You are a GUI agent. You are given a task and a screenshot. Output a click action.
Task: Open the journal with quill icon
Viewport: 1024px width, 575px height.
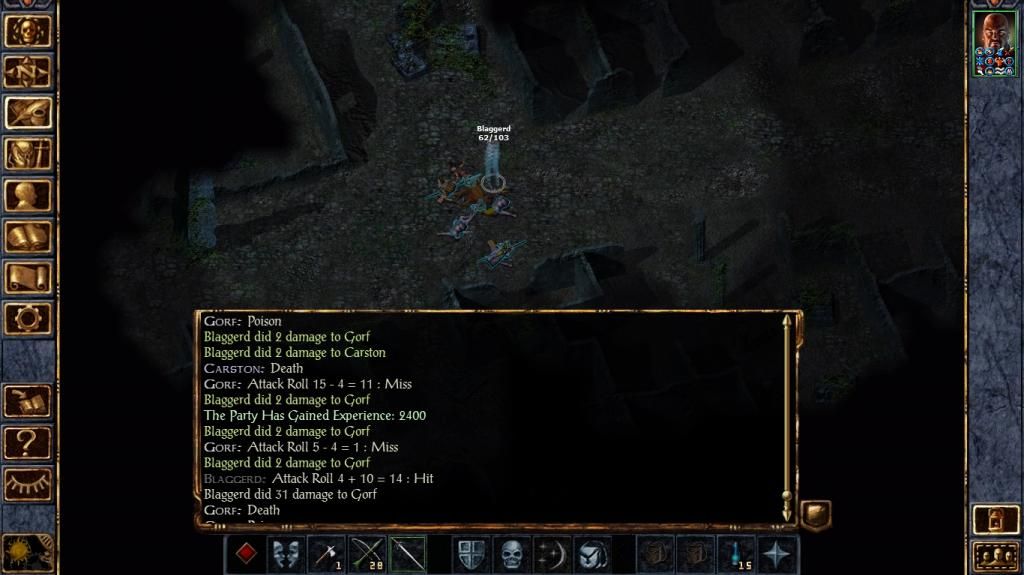coord(28,113)
